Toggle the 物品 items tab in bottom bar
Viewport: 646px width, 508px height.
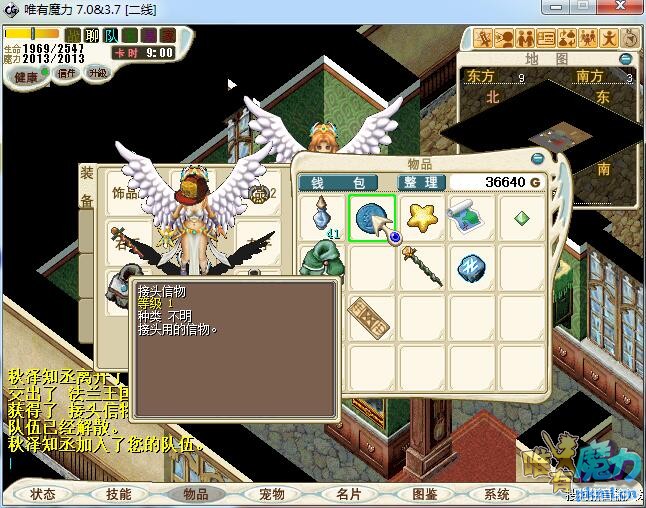tap(195, 494)
